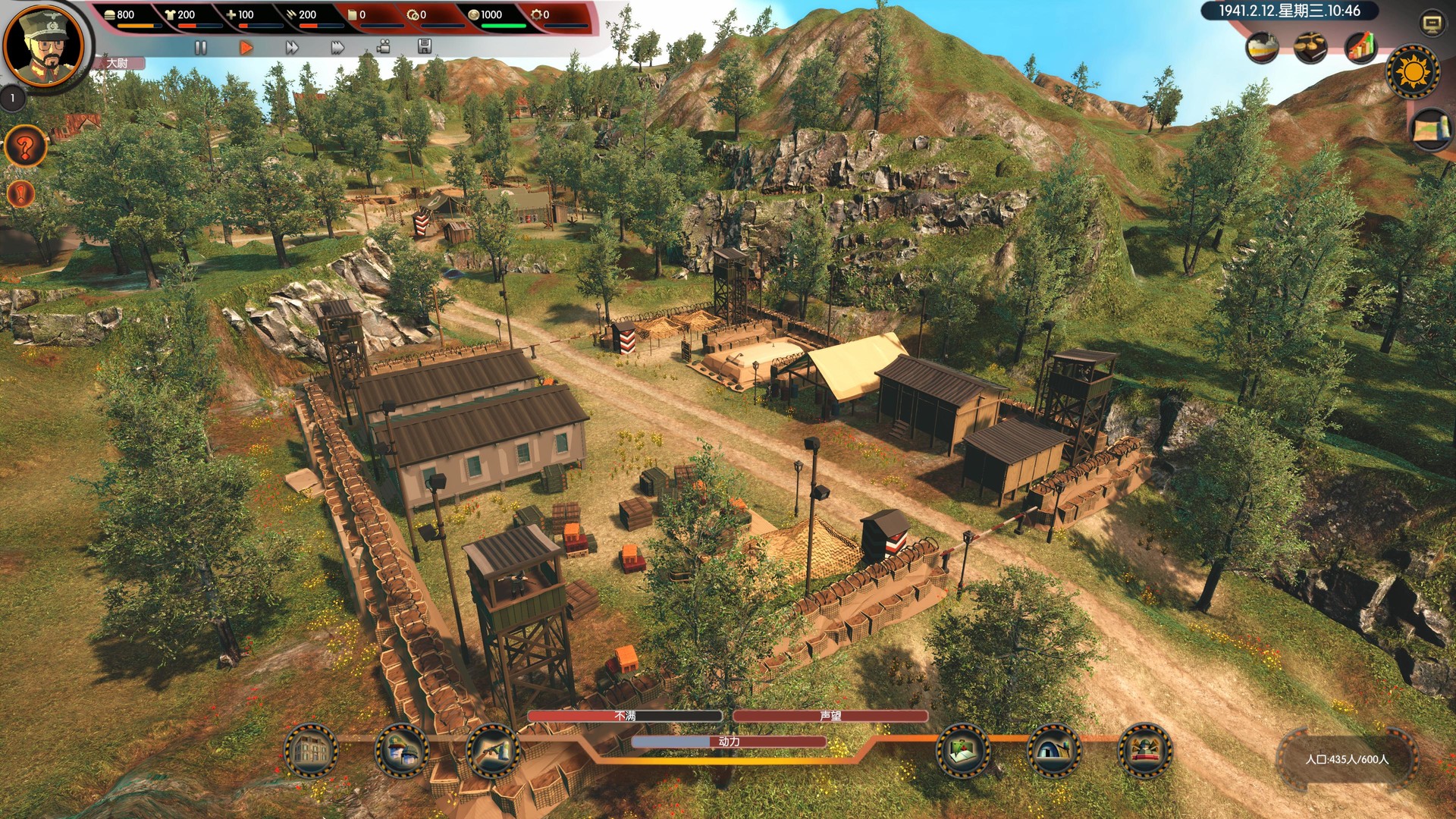The height and width of the screenshot is (819, 1456).
Task: Switch to double fast-forward speed
Action: [292, 48]
